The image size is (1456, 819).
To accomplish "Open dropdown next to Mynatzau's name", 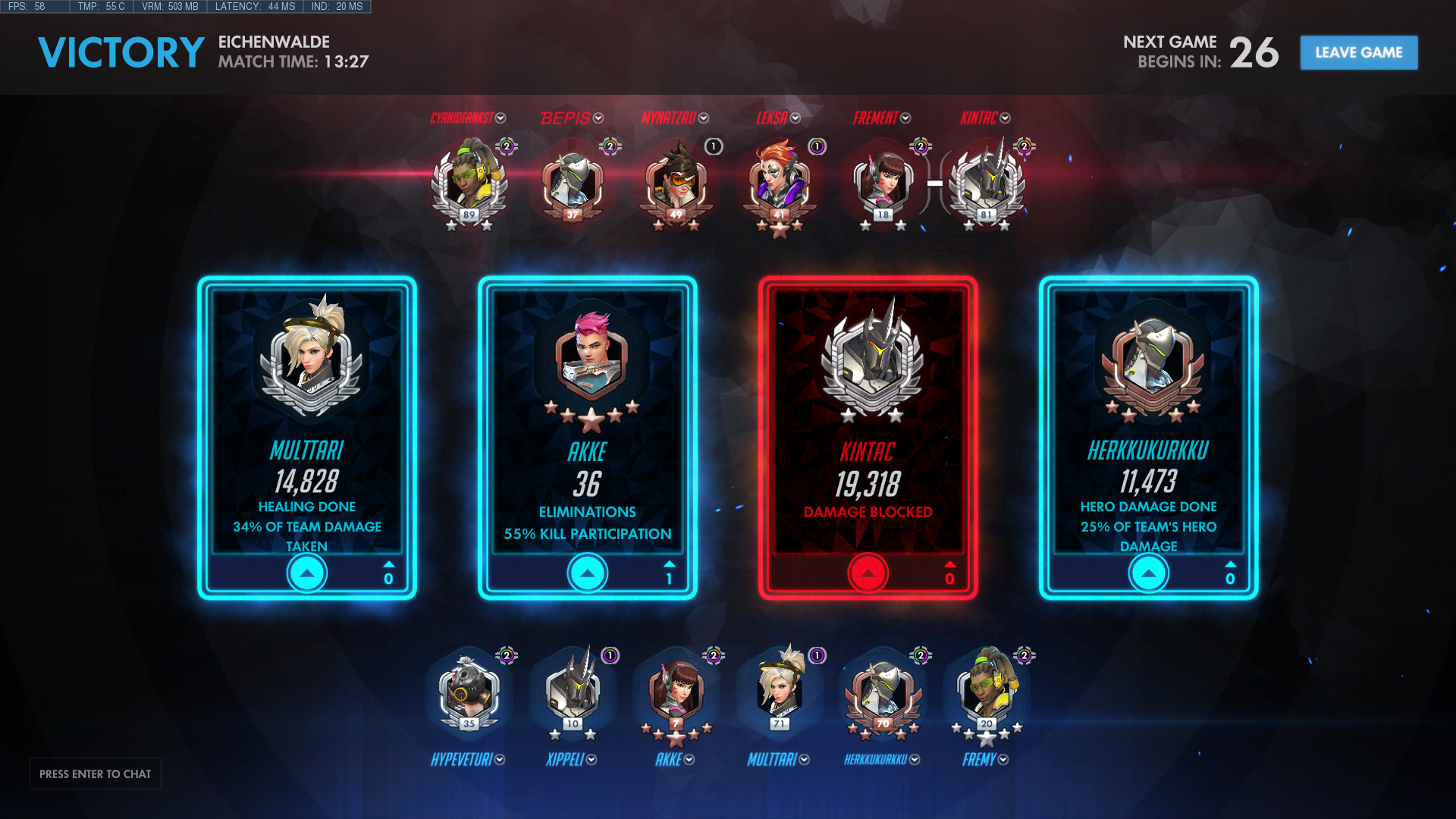I will coord(704,118).
